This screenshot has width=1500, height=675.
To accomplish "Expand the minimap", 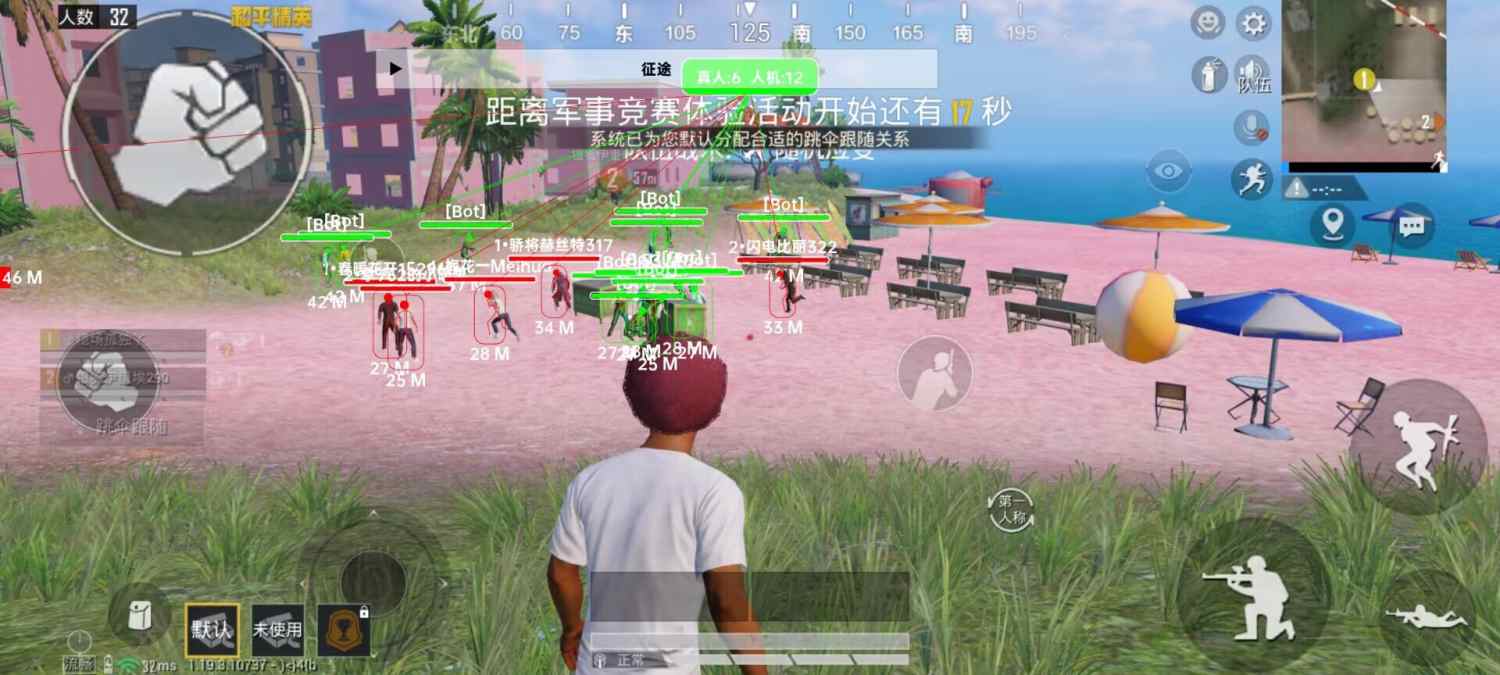I will click(1363, 80).
